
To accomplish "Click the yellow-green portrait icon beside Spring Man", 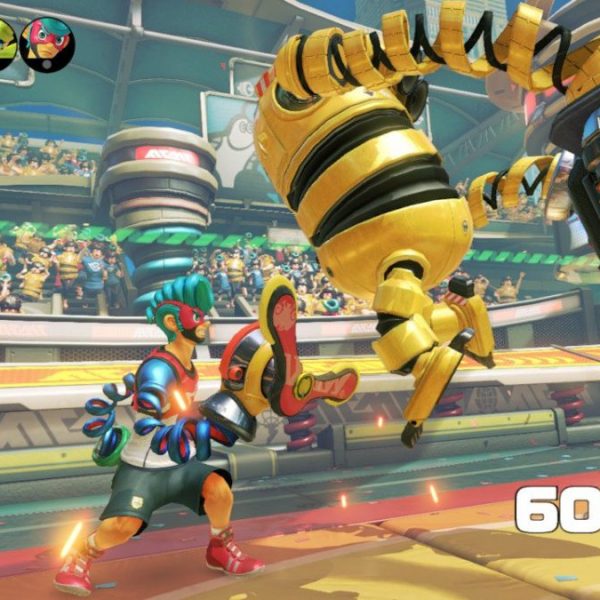I will (5, 44).
